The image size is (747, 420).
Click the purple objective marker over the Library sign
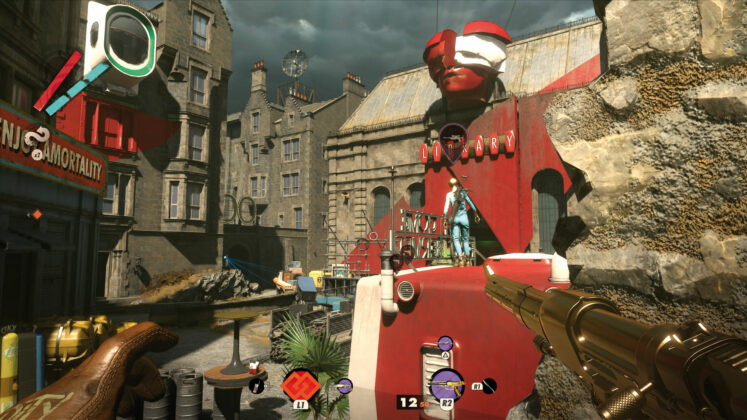point(453,135)
